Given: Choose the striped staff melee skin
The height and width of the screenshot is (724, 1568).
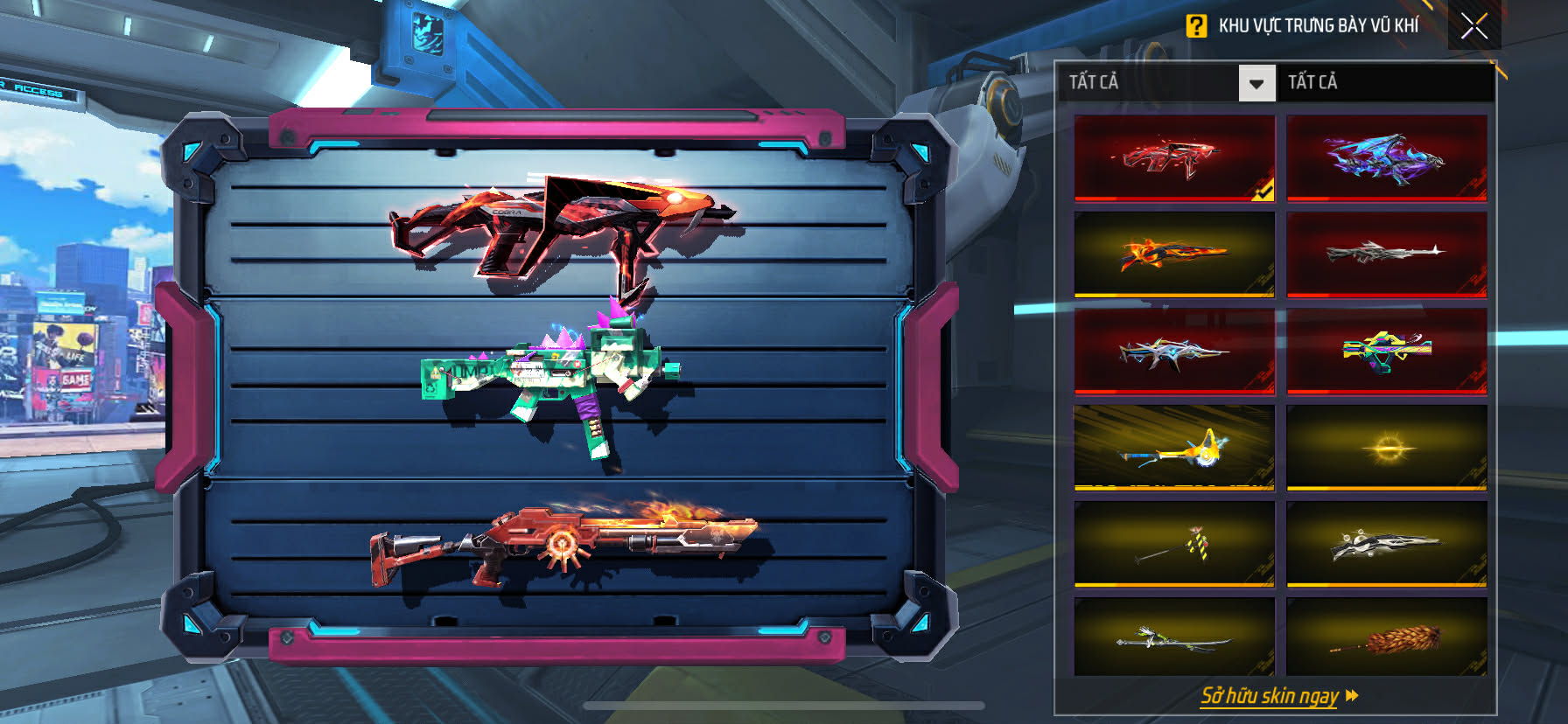Looking at the screenshot, I should click(1173, 544).
